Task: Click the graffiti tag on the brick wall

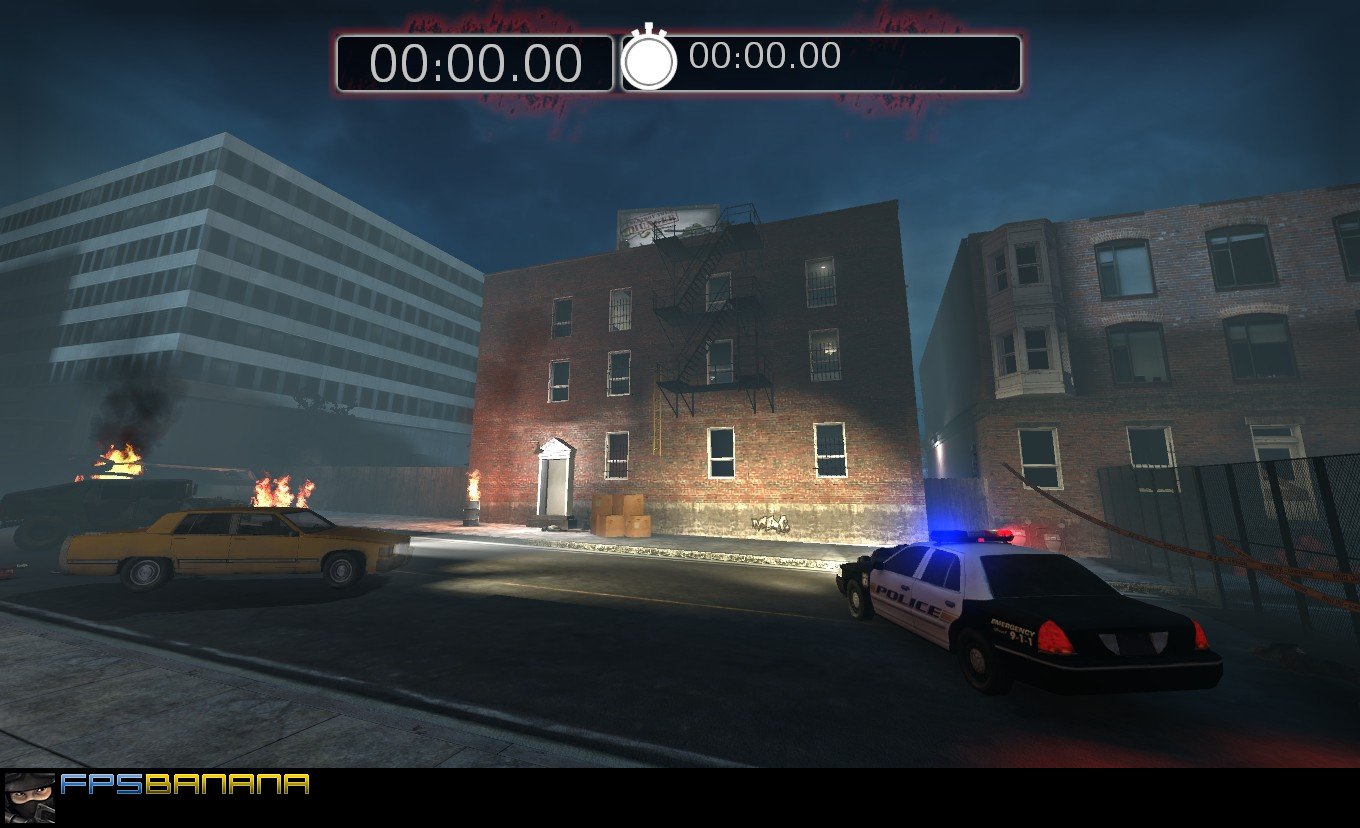Action: [770, 522]
